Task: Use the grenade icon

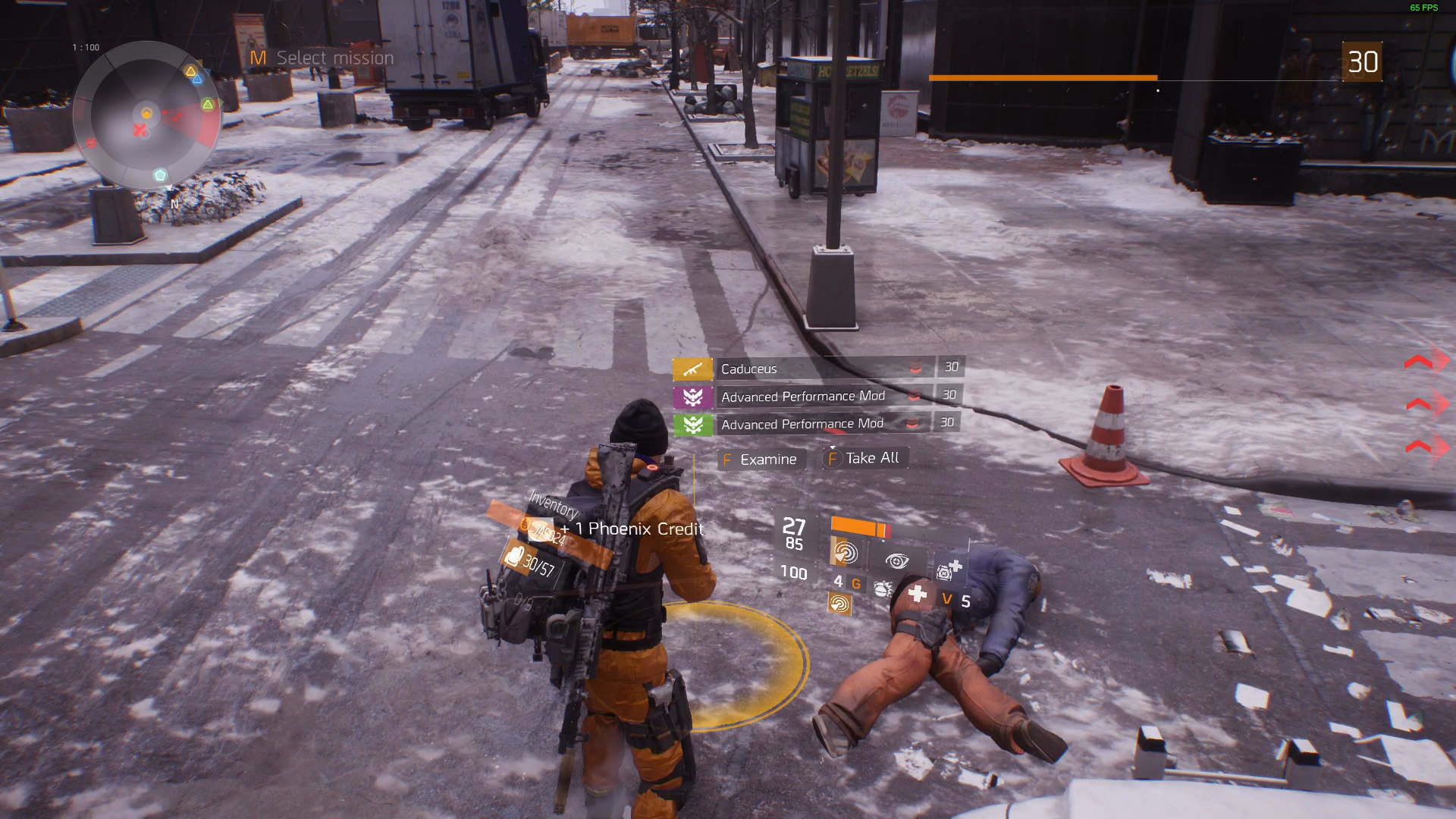Action: point(882,588)
